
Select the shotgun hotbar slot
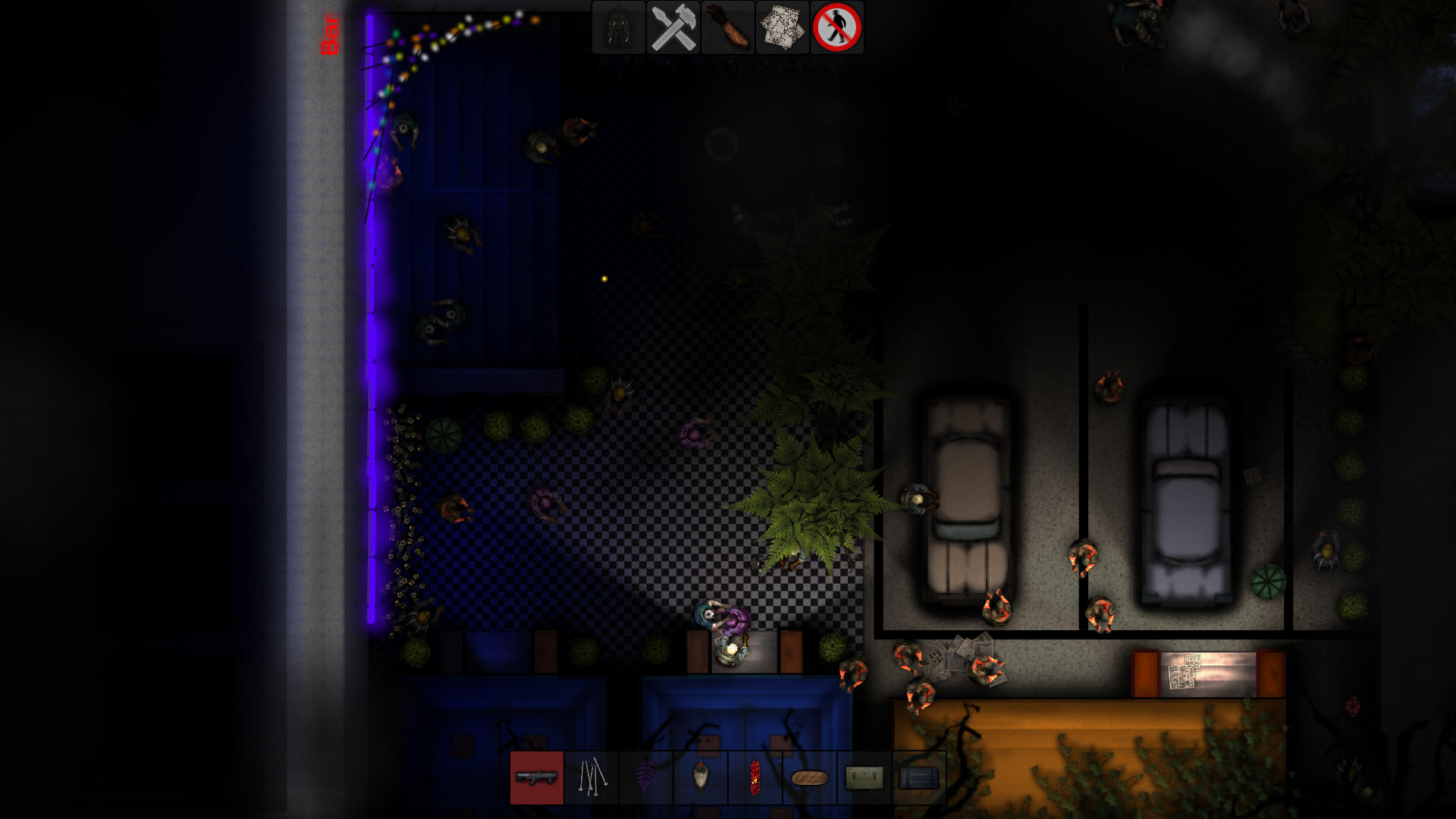[x=537, y=777]
